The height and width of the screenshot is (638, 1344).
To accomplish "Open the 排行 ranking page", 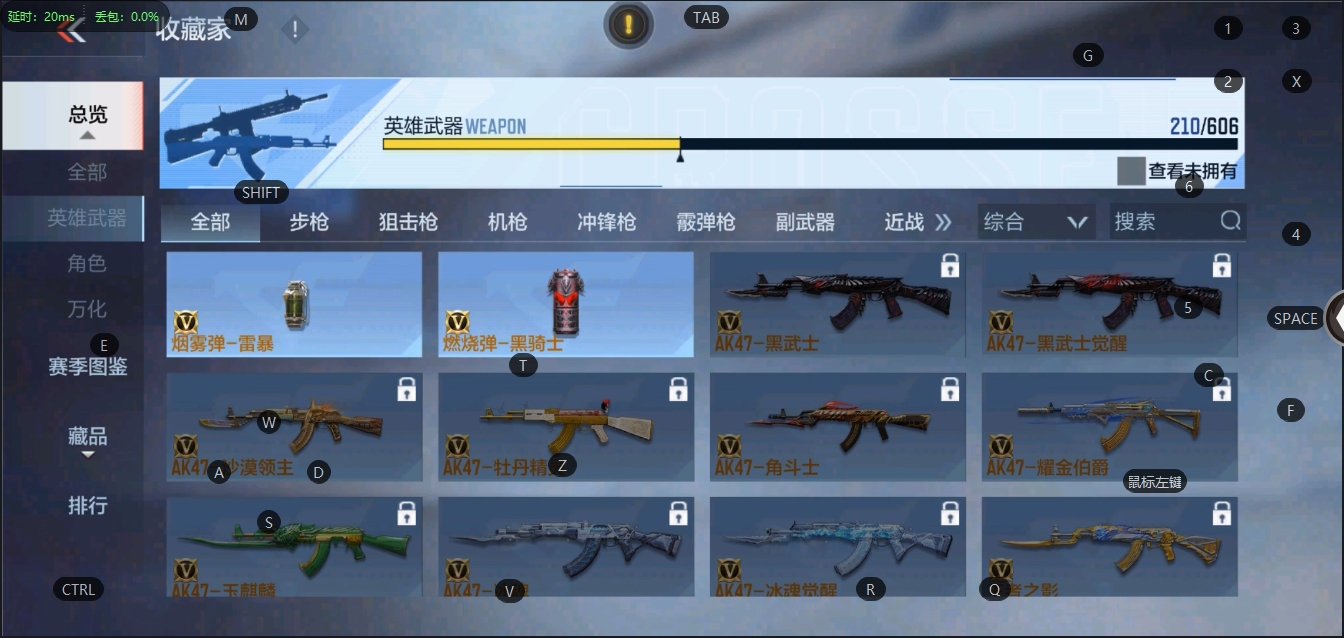I will click(87, 505).
